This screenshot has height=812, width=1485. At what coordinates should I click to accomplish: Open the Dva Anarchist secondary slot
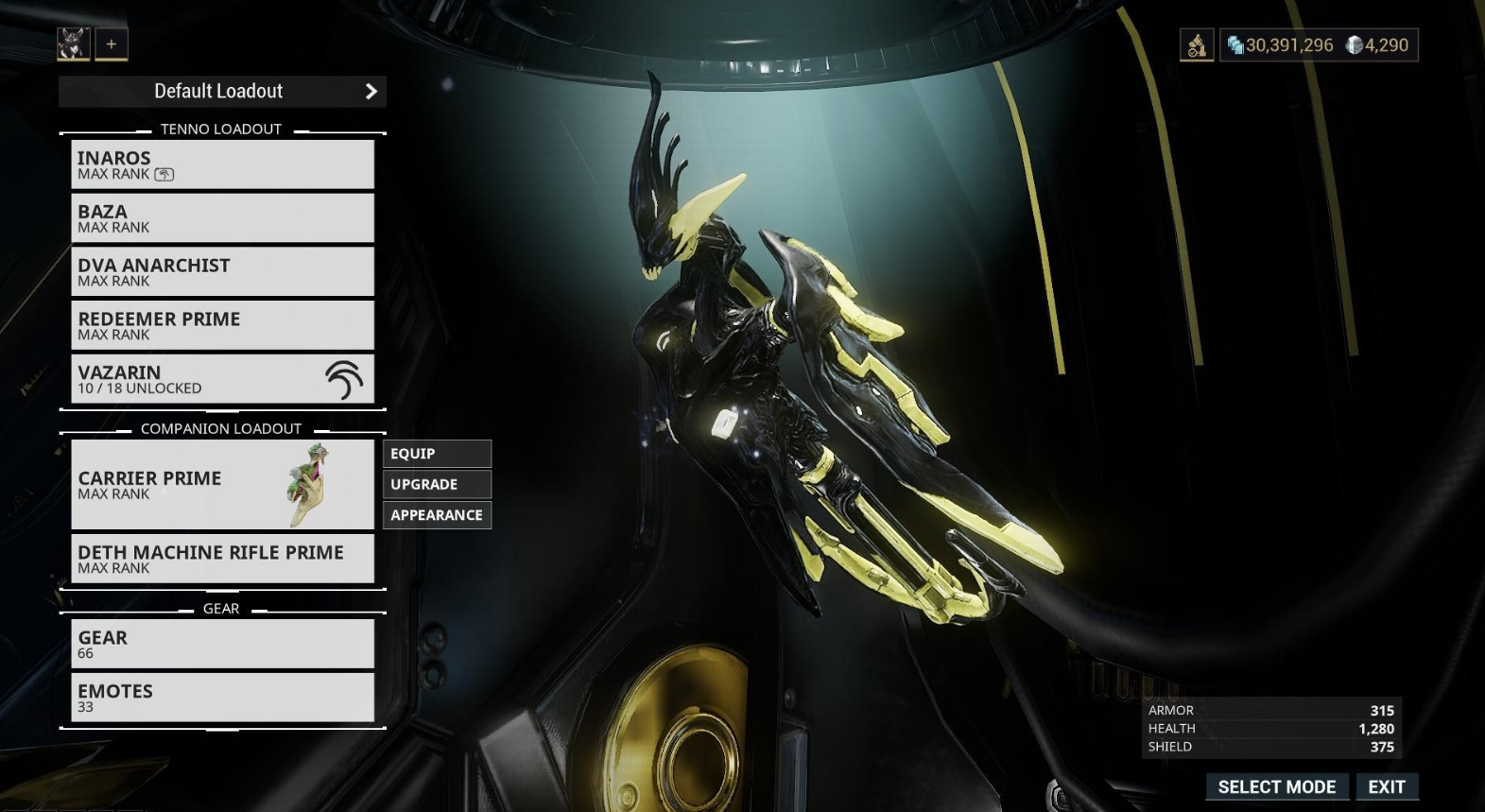pyautogui.click(x=222, y=272)
